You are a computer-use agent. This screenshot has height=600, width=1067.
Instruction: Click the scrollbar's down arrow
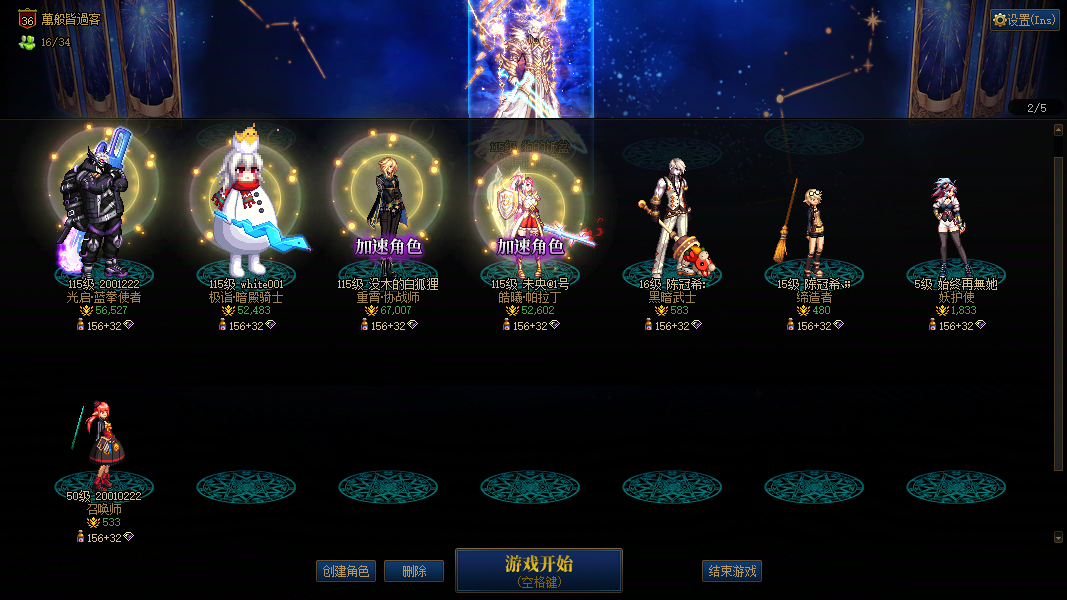(x=1058, y=537)
